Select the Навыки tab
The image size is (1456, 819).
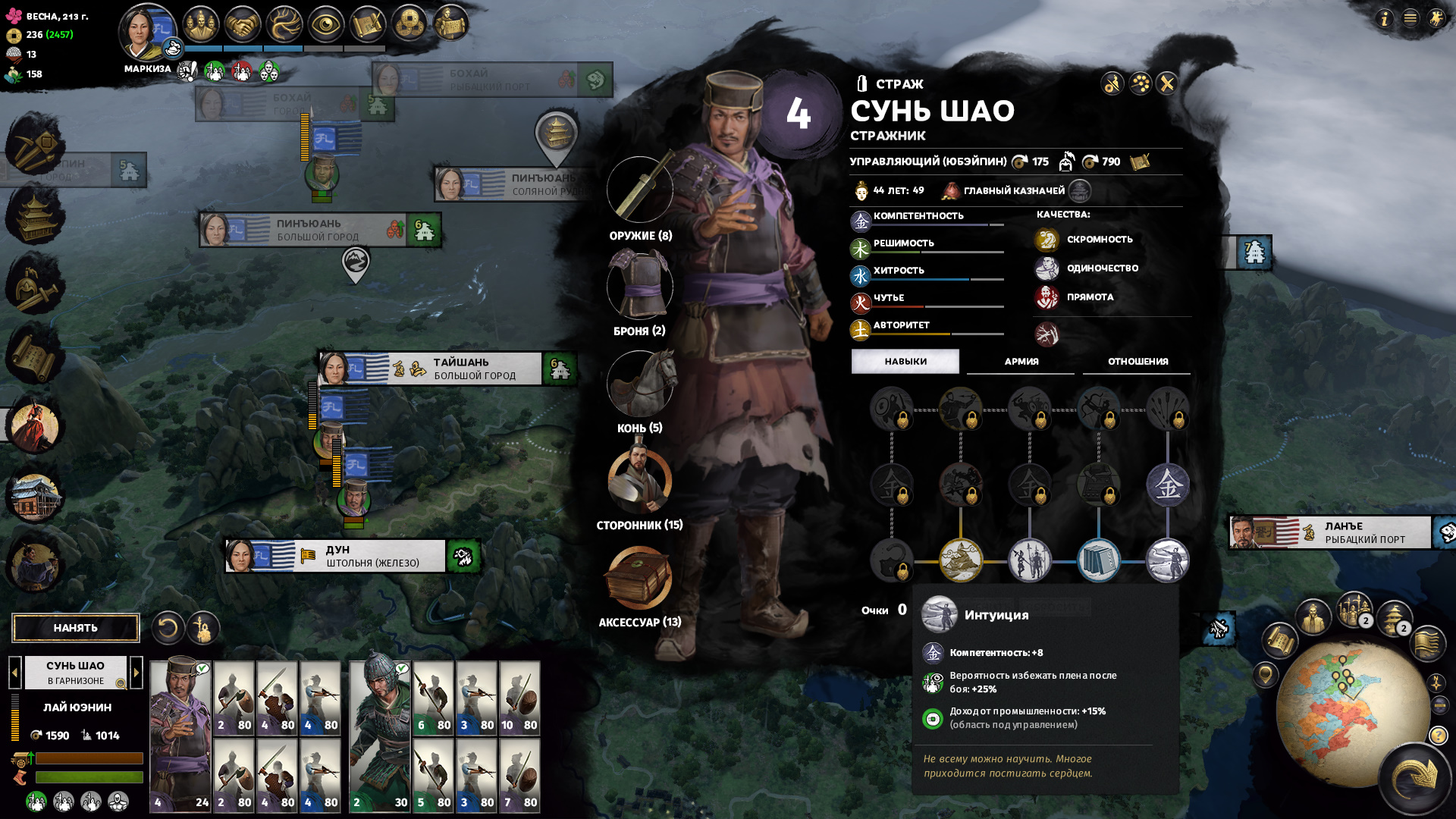pos(905,362)
